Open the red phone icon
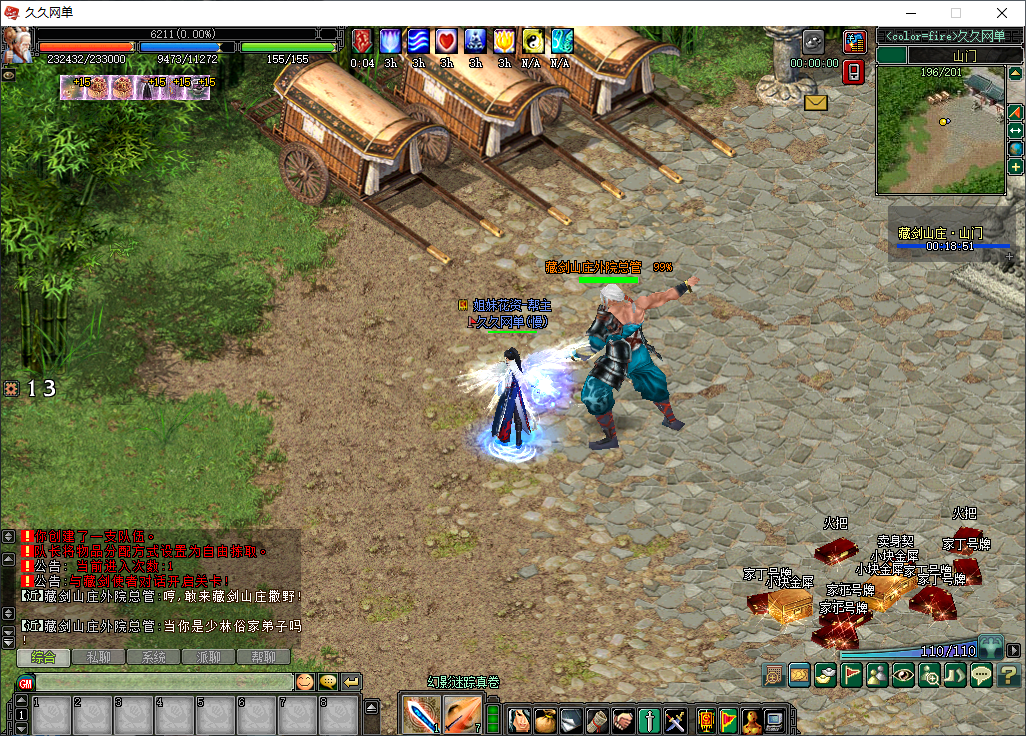Viewport: 1026px width, 736px height. click(854, 72)
